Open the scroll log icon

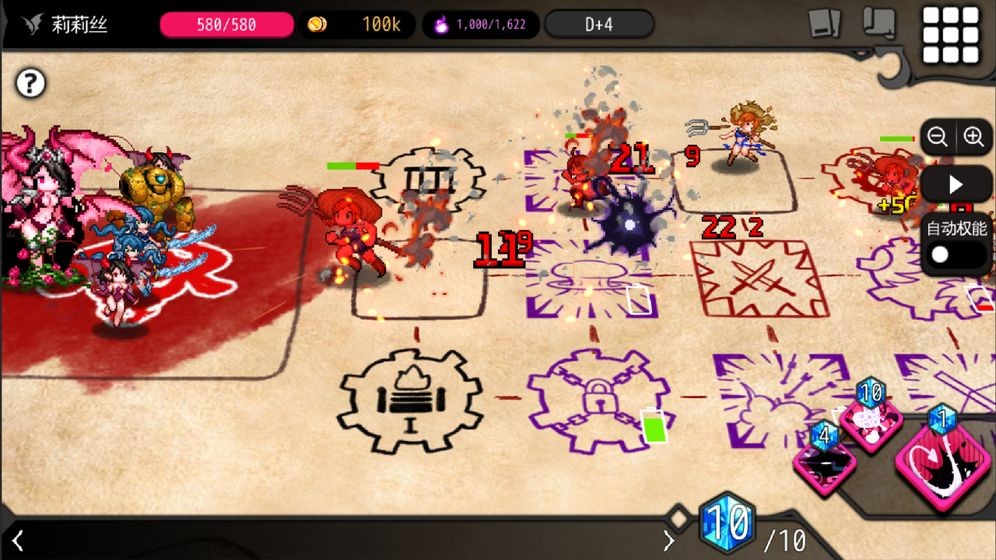[x=879, y=23]
